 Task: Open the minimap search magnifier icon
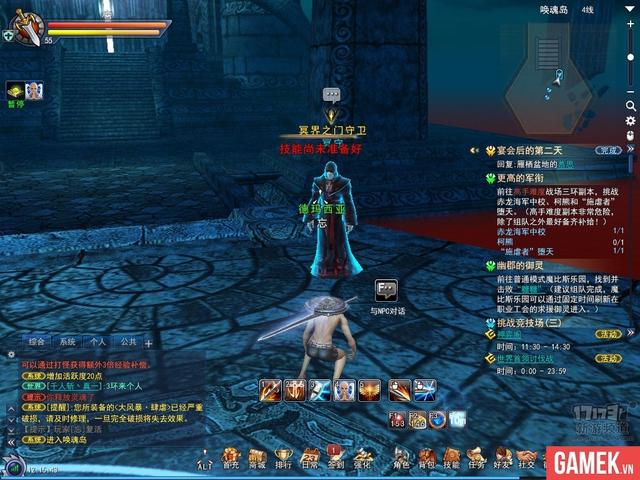tap(631, 105)
